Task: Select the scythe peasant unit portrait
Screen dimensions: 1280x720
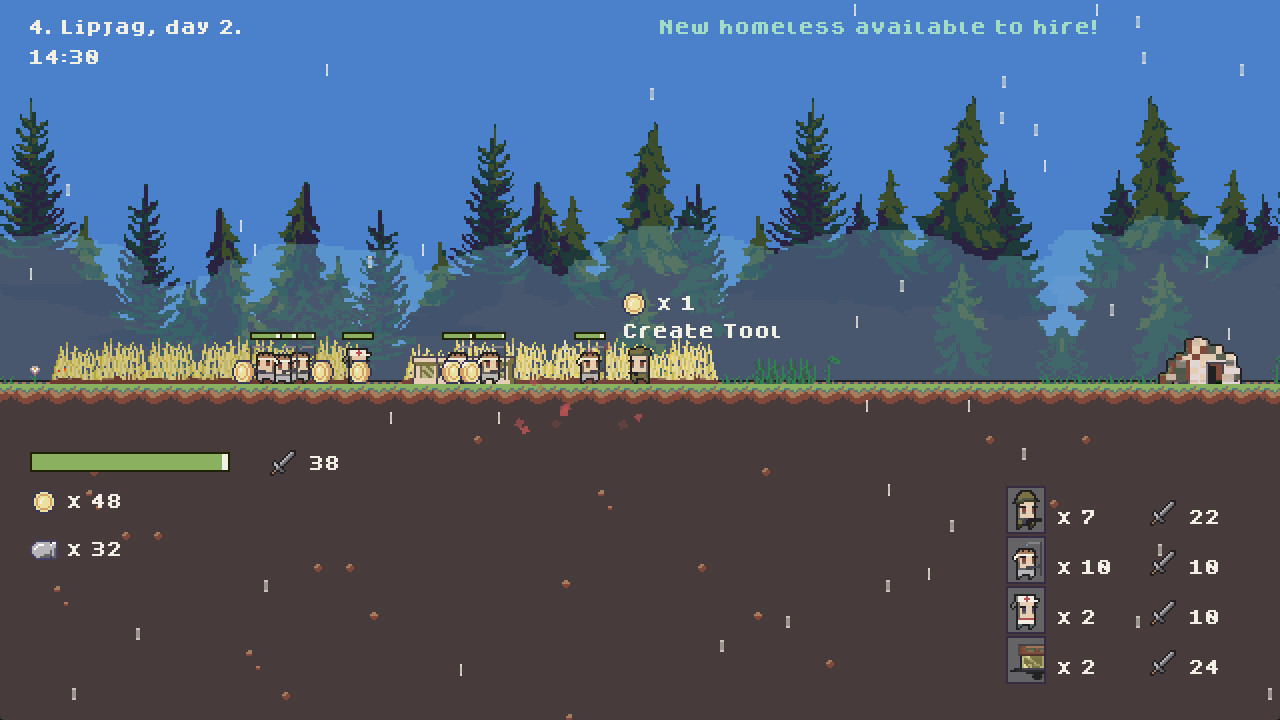Action: point(1026,561)
